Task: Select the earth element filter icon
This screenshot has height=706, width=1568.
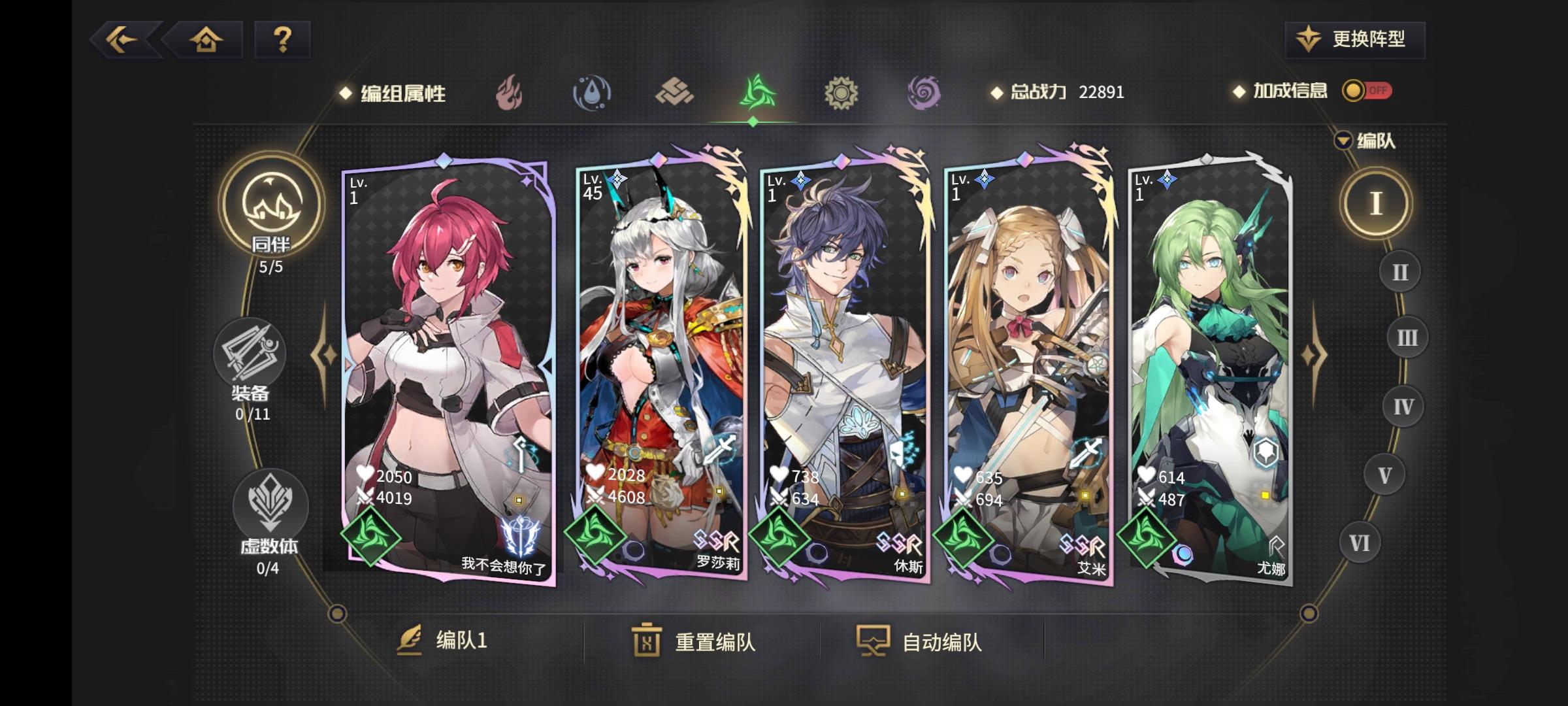Action: pyautogui.click(x=675, y=92)
